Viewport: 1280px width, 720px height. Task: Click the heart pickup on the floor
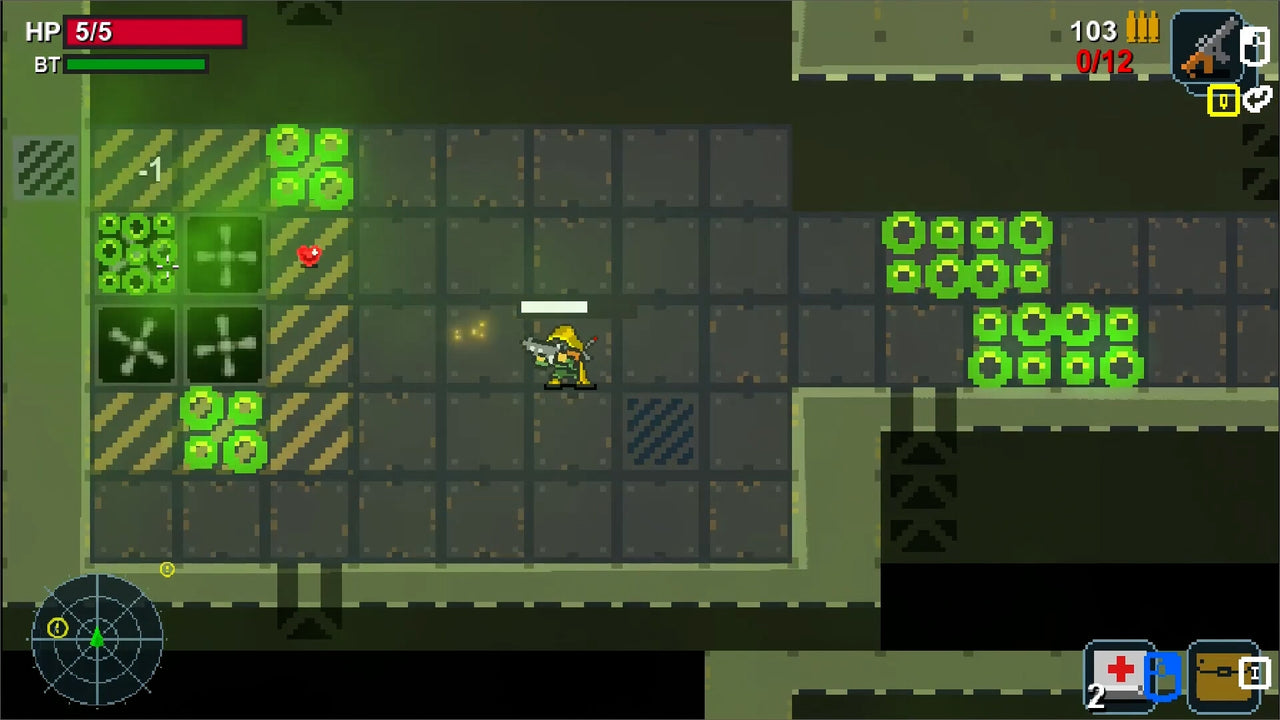308,255
